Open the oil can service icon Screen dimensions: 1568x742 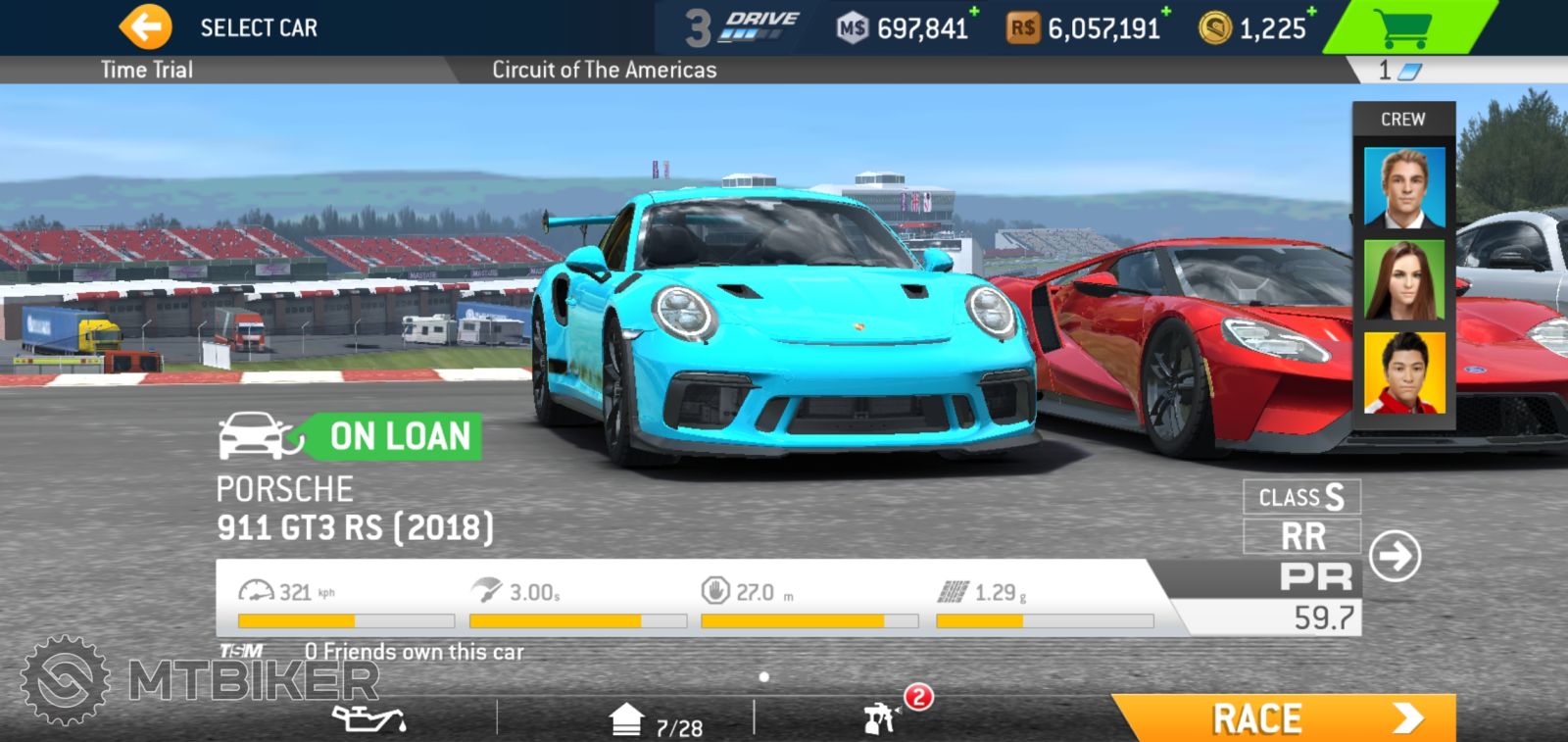(x=368, y=719)
